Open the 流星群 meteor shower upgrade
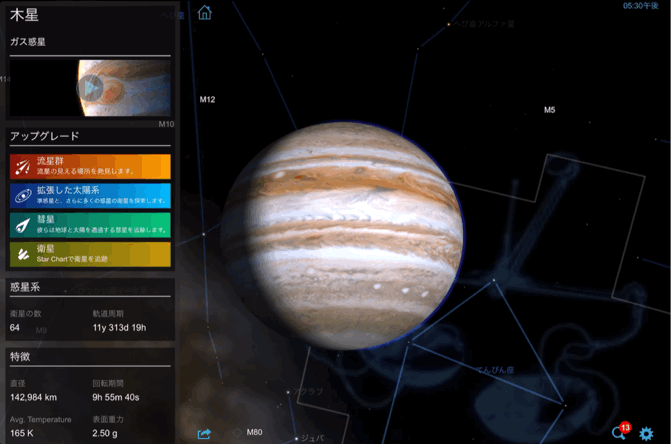Screen dimensions: 671x444 click(90, 166)
